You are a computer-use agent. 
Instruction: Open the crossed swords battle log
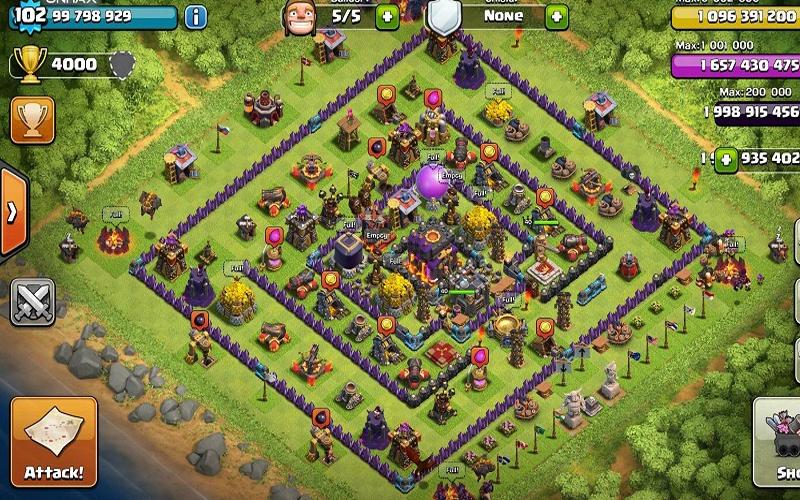pos(32,301)
